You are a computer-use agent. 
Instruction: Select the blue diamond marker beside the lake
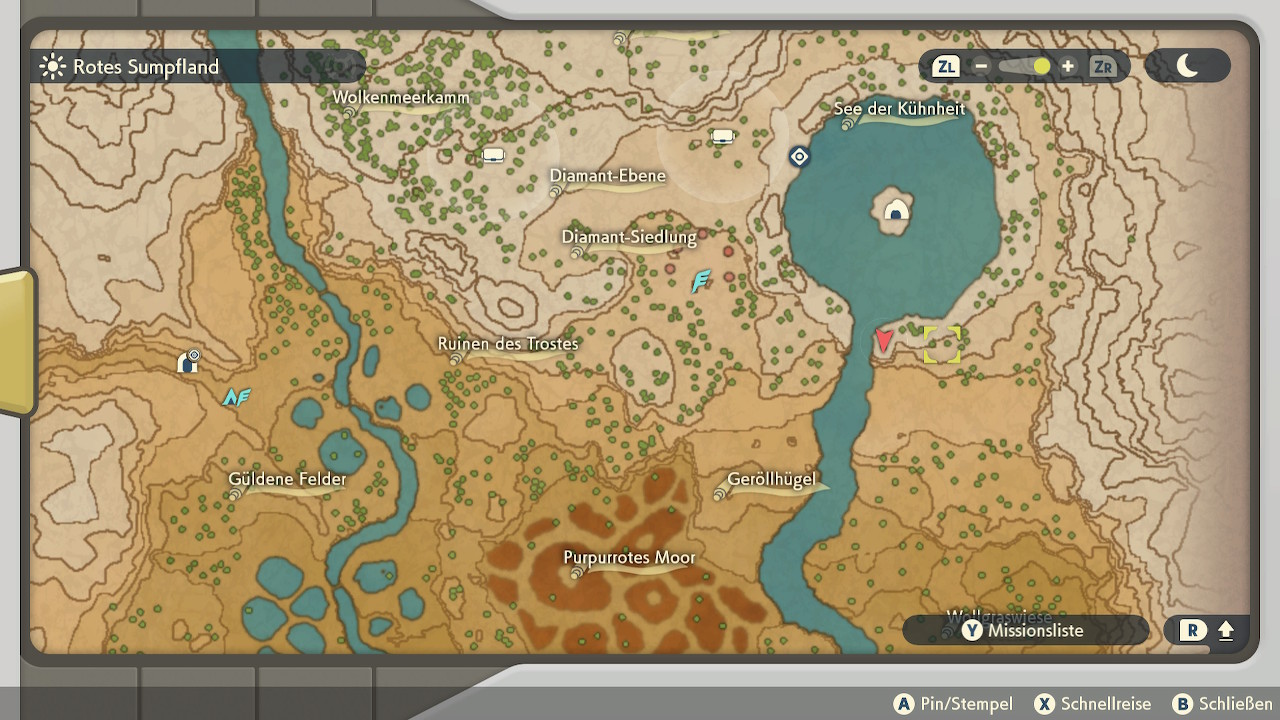click(798, 156)
